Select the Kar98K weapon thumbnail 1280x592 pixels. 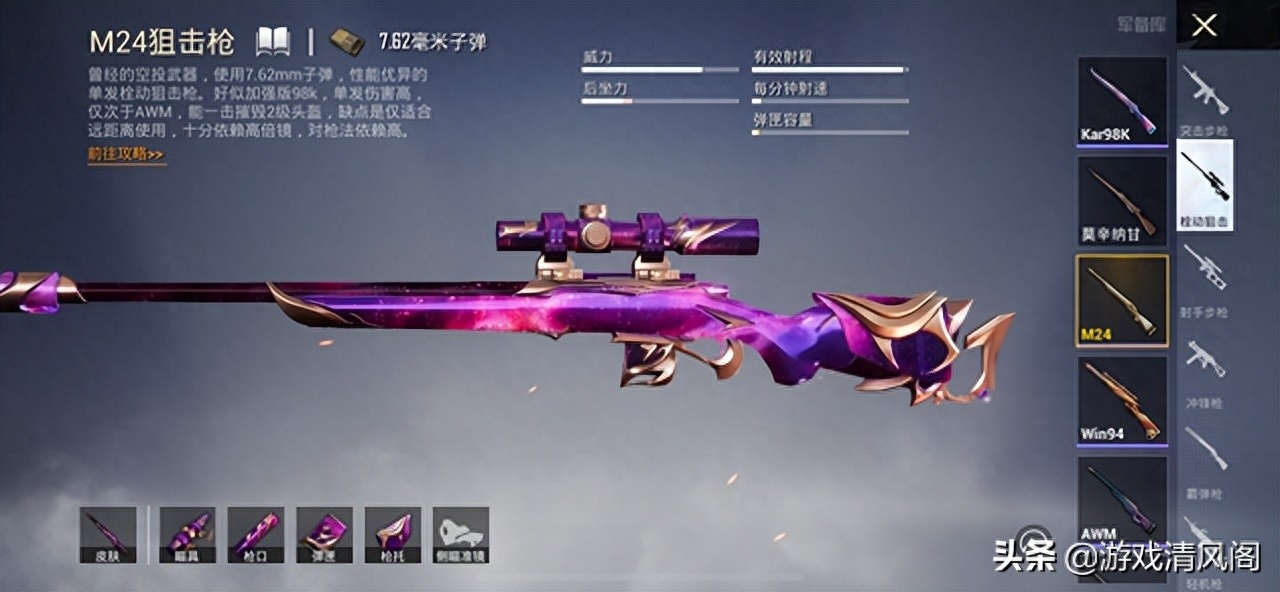click(1122, 101)
